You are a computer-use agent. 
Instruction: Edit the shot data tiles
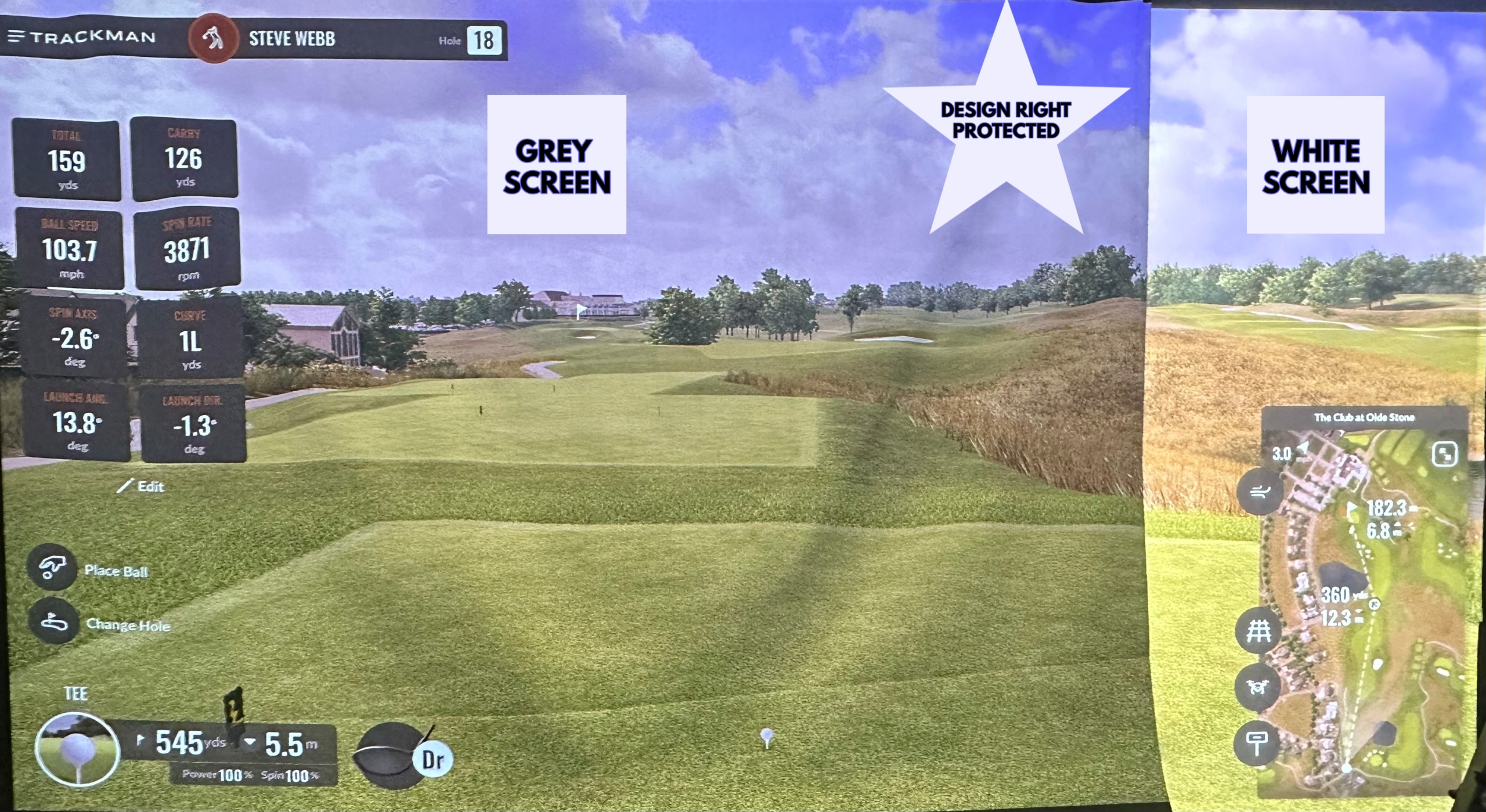(x=142, y=486)
